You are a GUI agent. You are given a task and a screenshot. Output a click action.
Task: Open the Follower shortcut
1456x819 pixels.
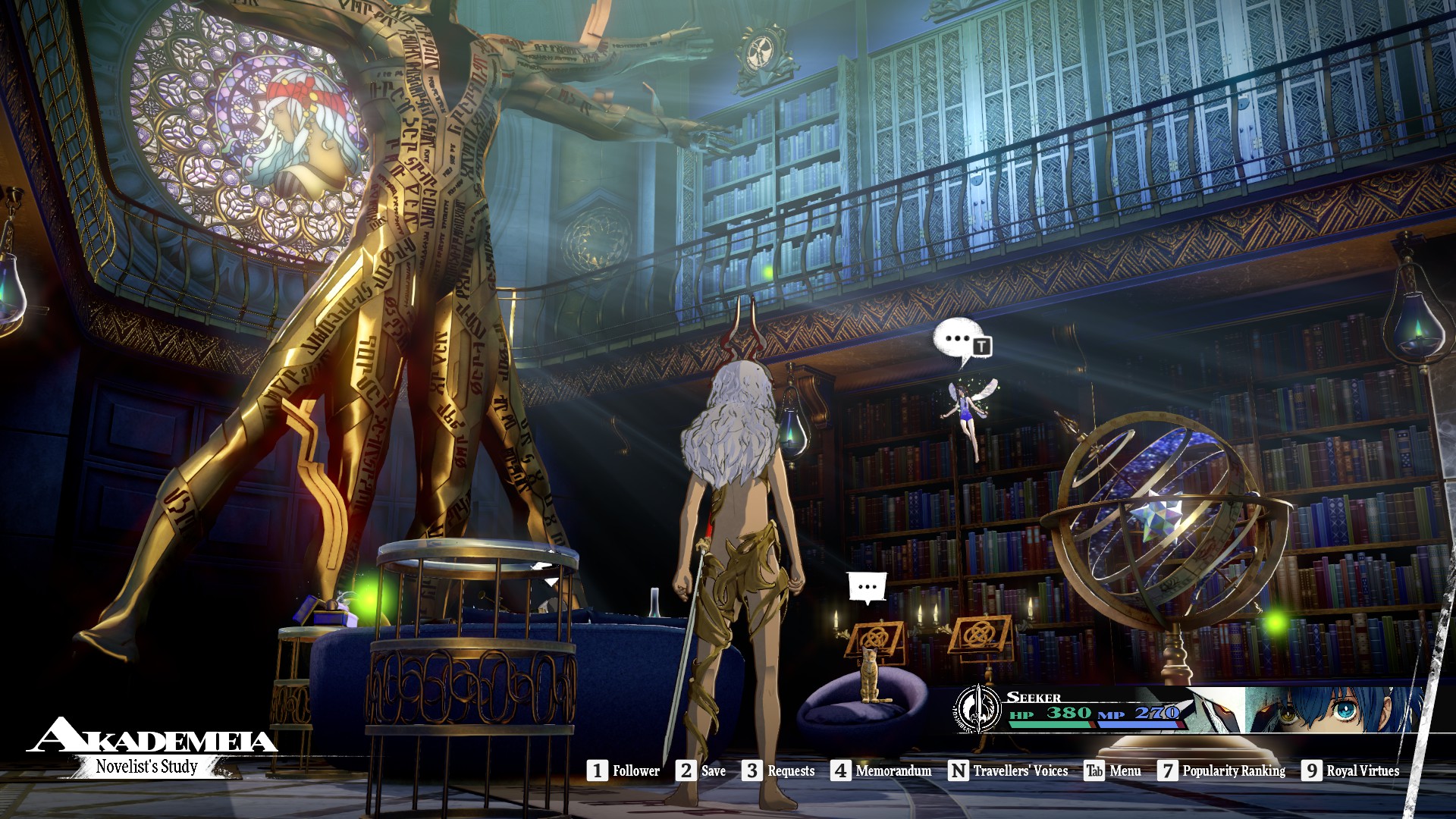click(623, 770)
